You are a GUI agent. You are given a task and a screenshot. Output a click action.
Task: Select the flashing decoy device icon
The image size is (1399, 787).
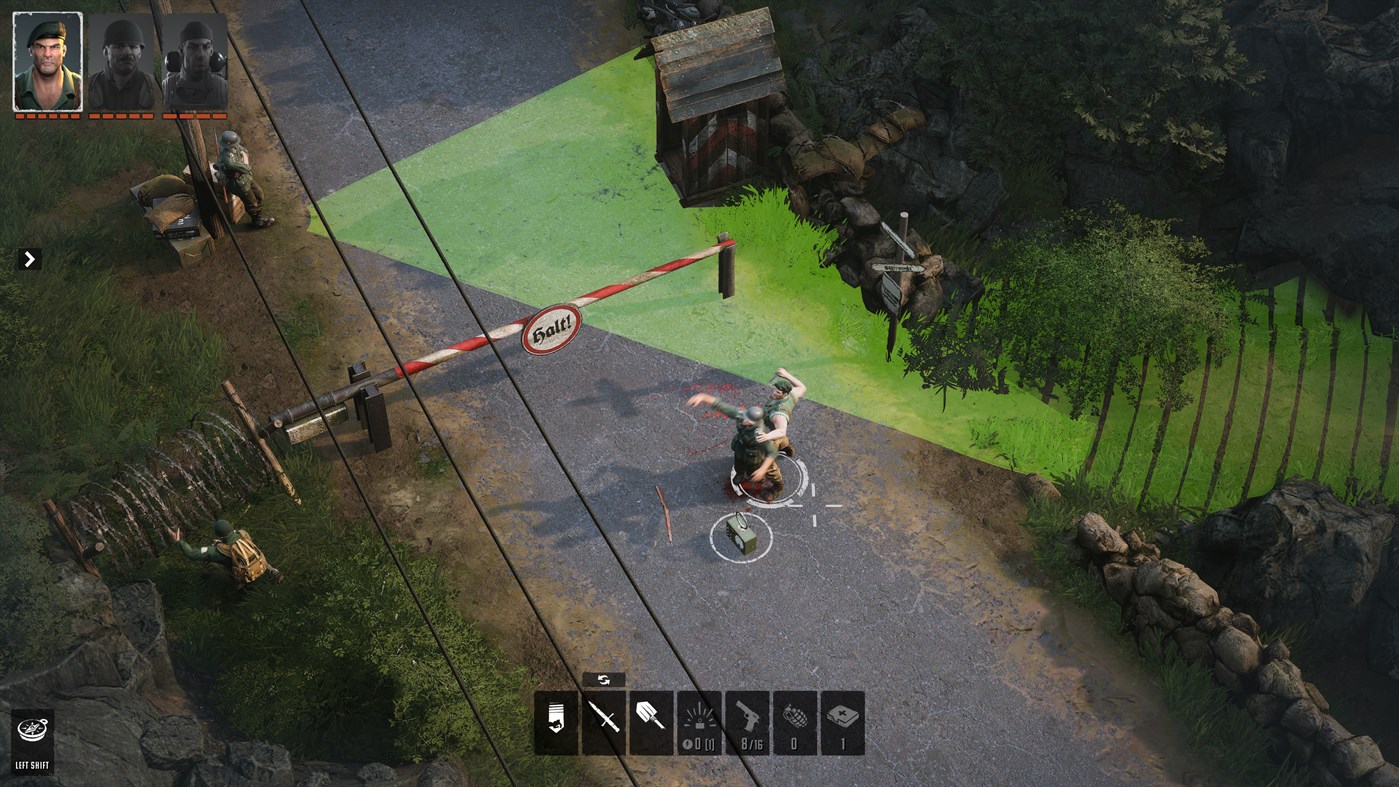[x=699, y=715]
